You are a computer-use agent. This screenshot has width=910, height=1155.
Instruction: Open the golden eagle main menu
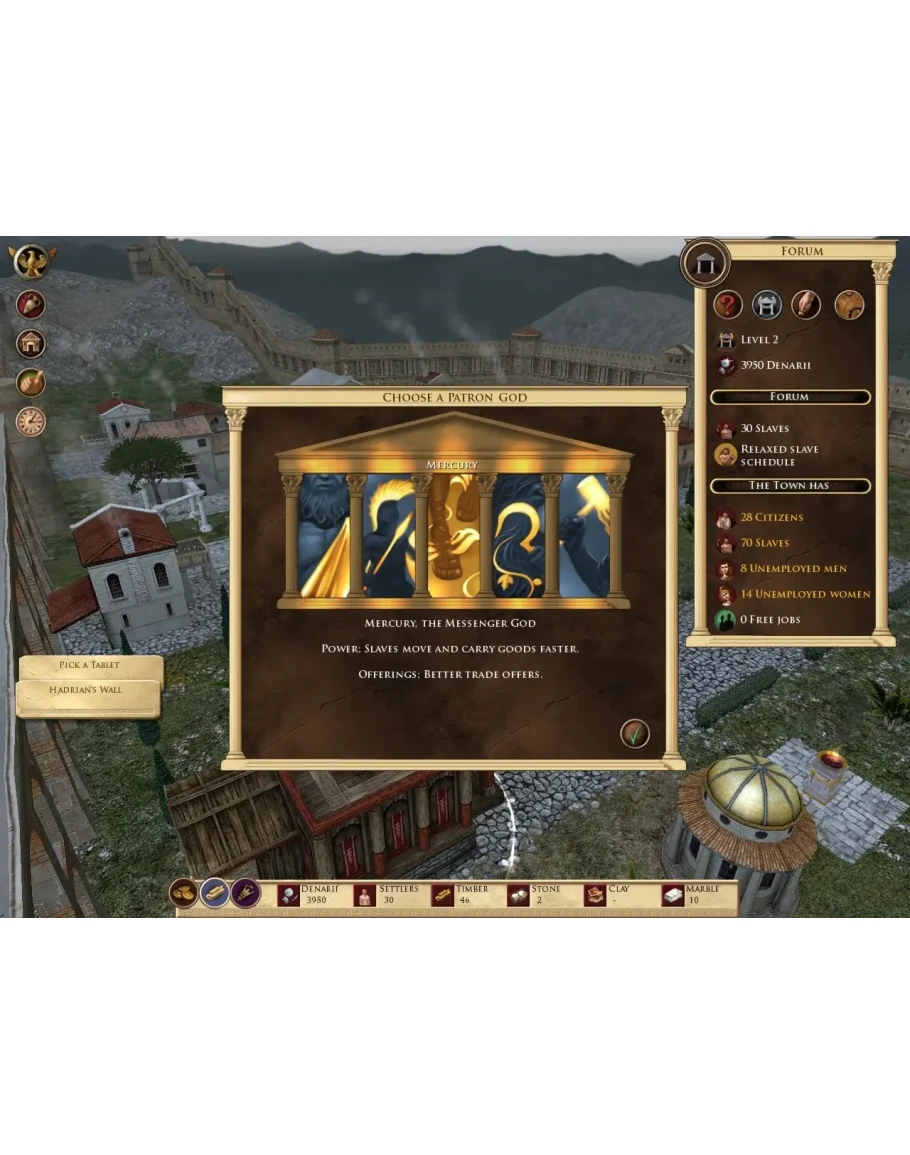point(32,262)
